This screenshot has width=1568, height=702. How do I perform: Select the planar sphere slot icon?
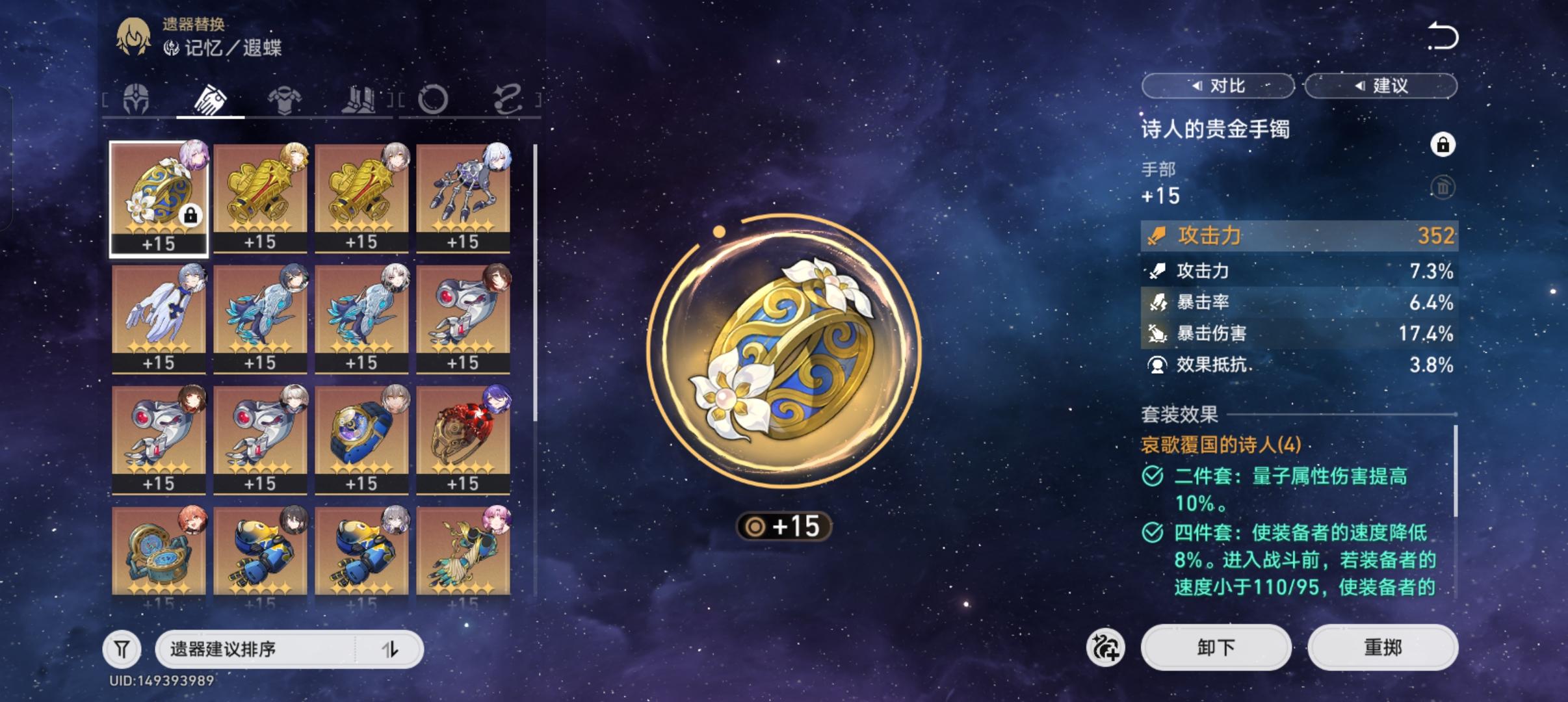(x=434, y=99)
